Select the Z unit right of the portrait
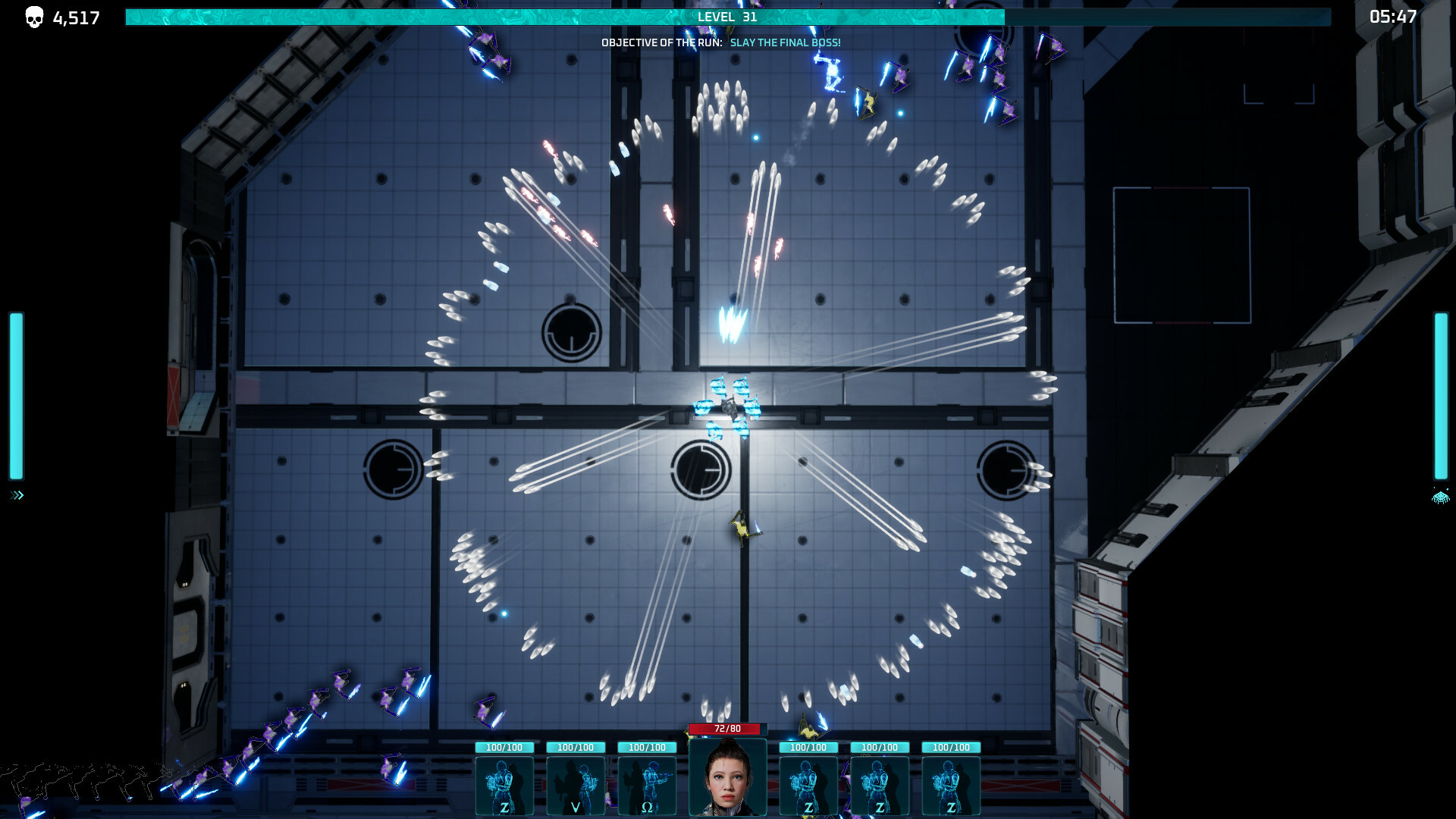Image resolution: width=1456 pixels, height=819 pixels. [x=809, y=785]
